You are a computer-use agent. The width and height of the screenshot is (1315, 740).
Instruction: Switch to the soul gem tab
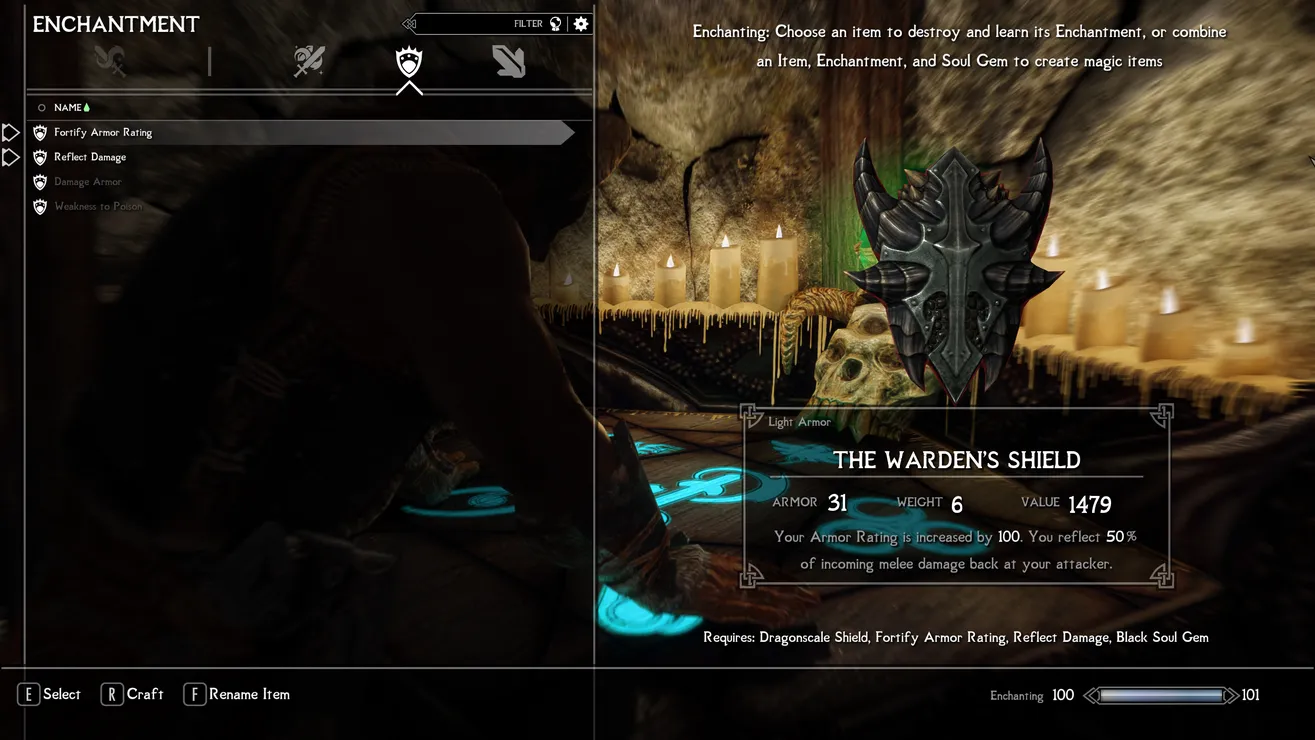[508, 61]
